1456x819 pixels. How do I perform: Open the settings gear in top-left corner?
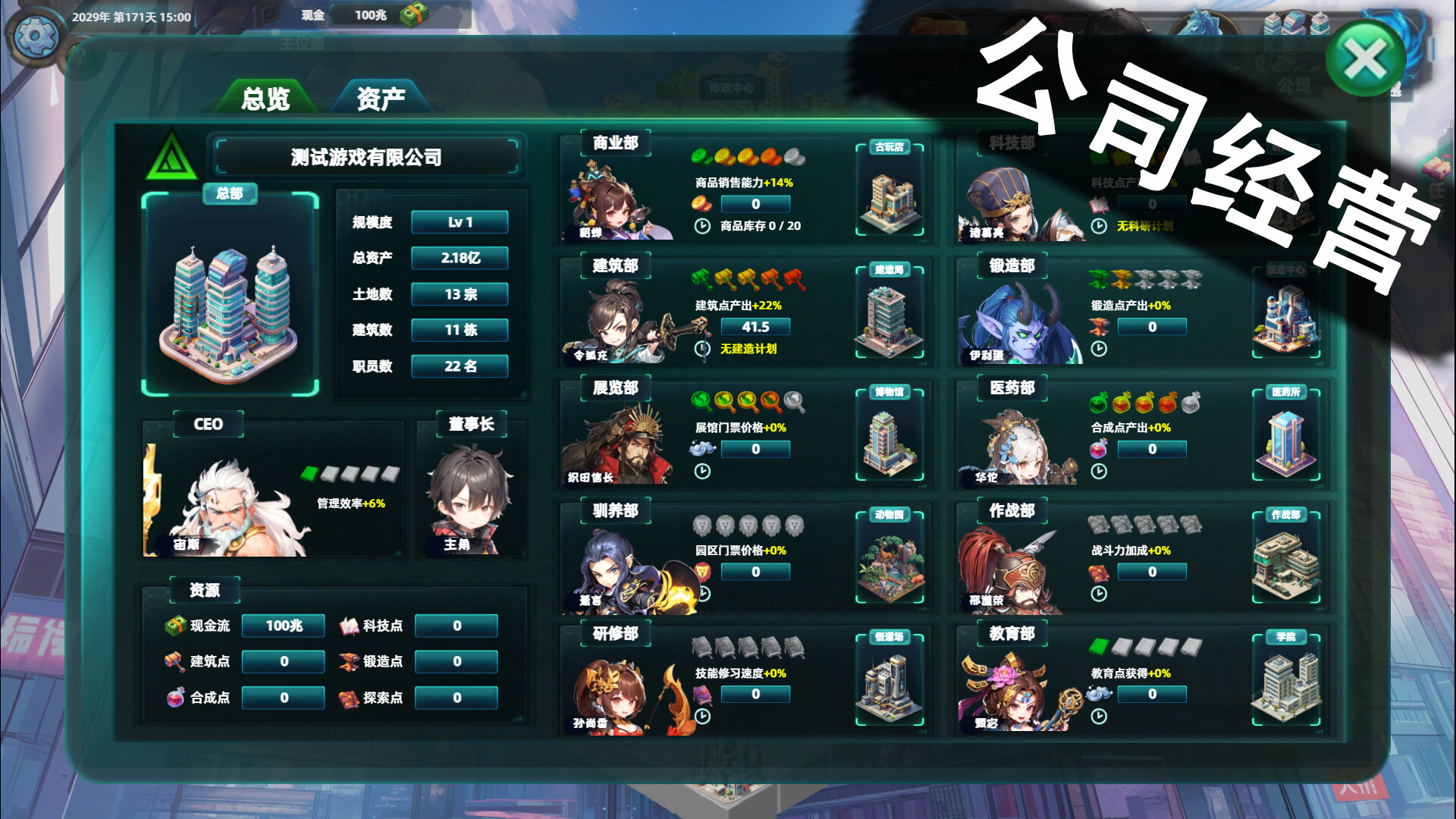34,34
